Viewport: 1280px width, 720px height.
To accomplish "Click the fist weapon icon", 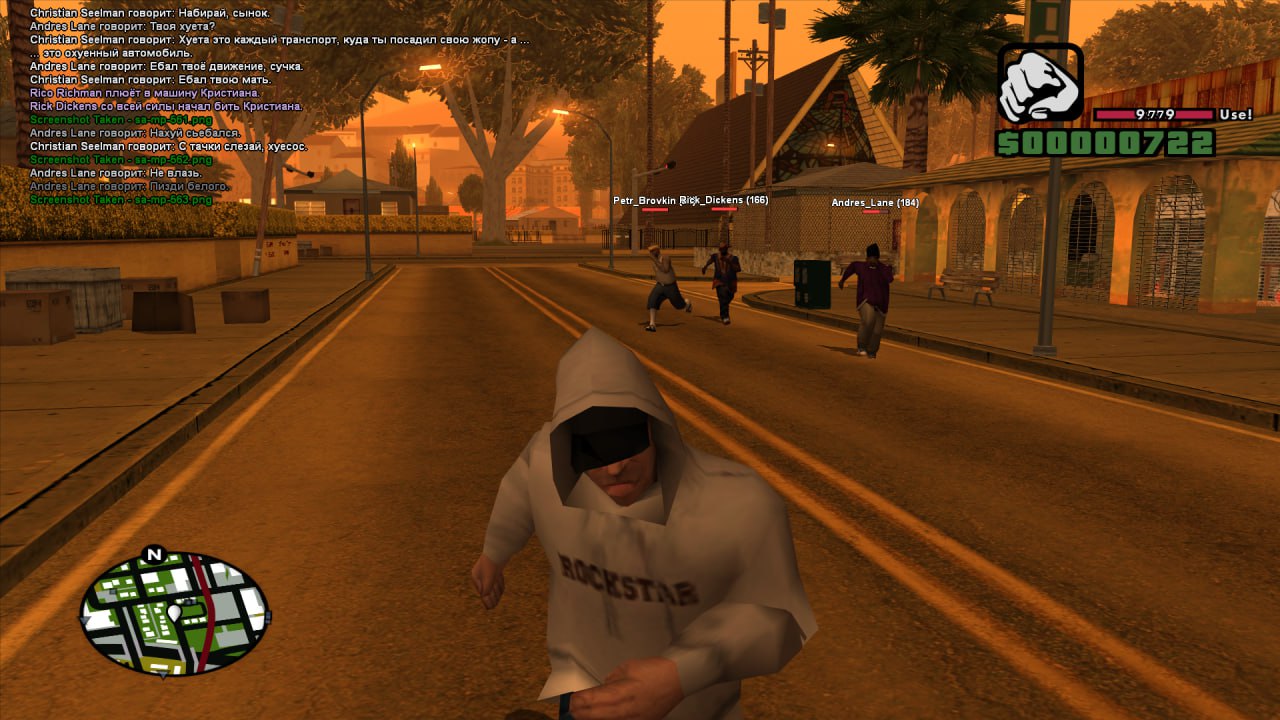I will coord(1040,83).
